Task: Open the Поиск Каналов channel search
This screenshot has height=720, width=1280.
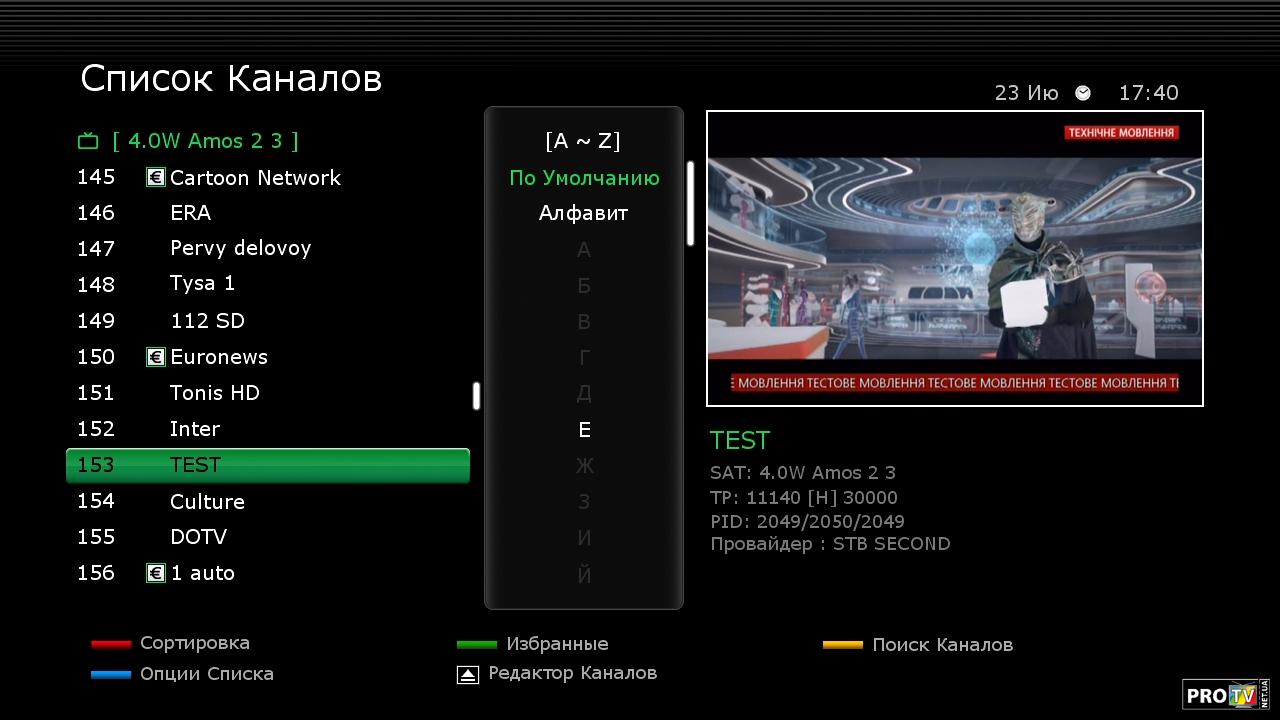Action: pyautogui.click(x=941, y=645)
